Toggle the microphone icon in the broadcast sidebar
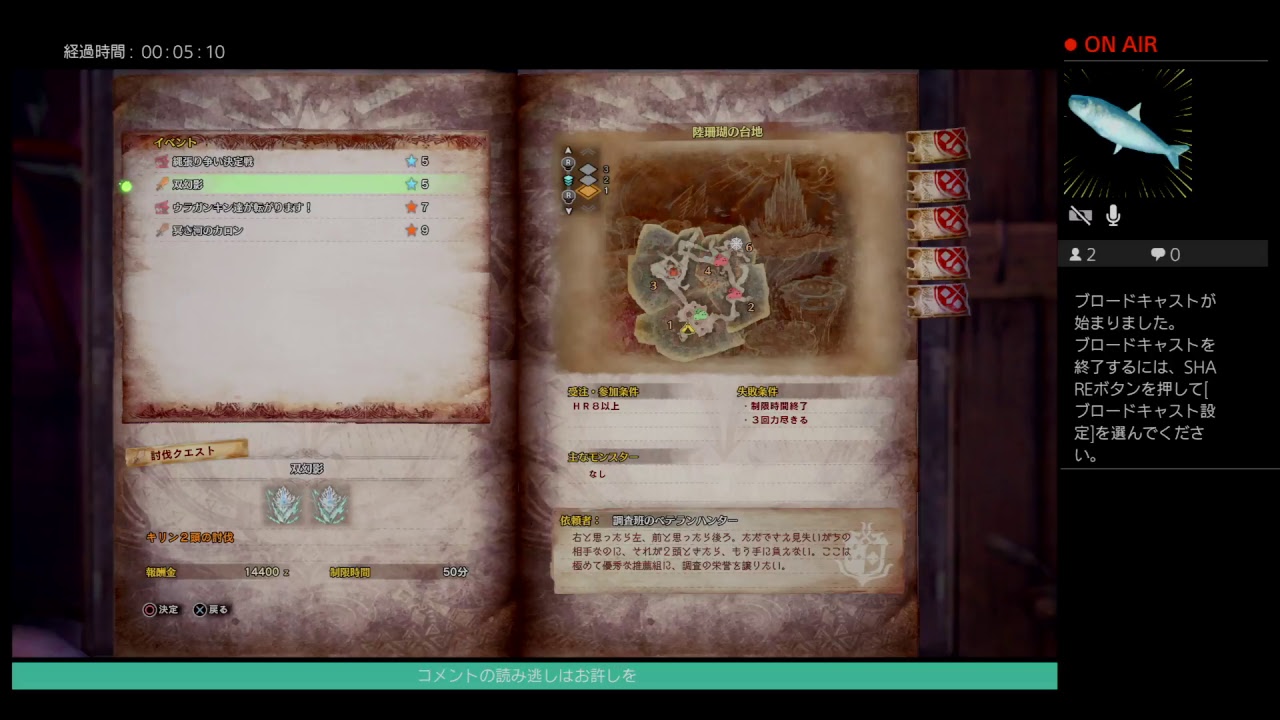The height and width of the screenshot is (720, 1280). pos(1113,215)
